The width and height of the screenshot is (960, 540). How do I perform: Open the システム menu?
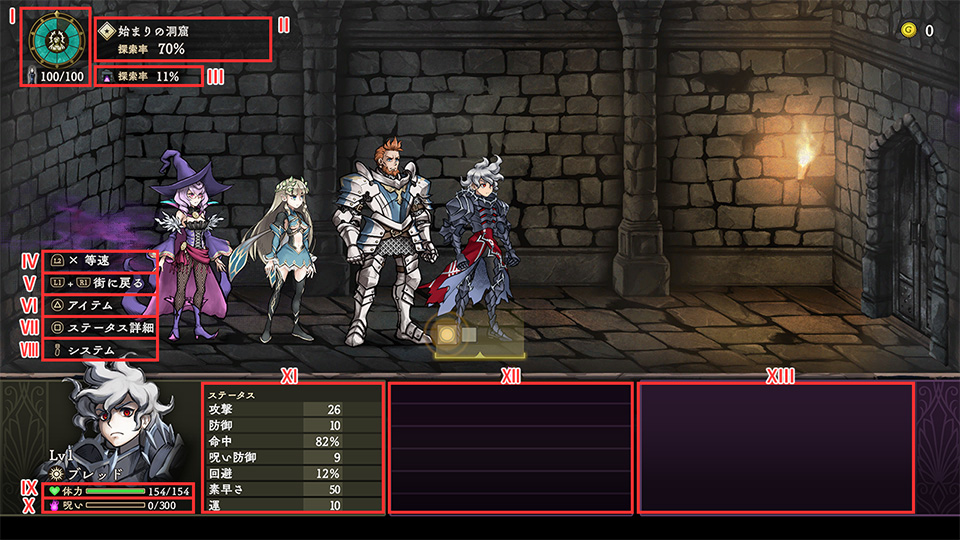click(x=96, y=350)
